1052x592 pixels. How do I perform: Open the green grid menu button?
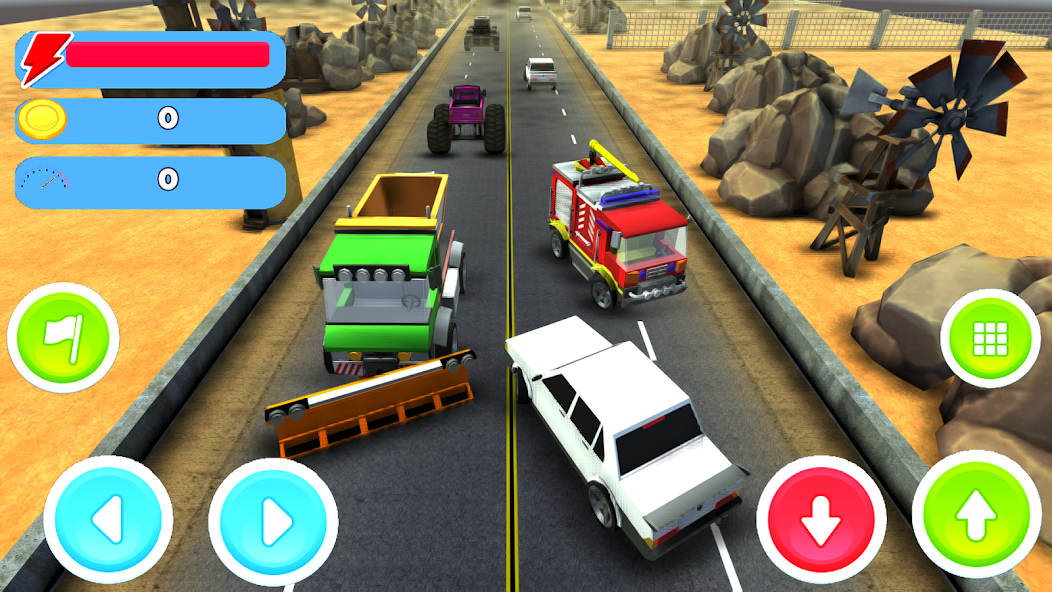click(x=990, y=339)
